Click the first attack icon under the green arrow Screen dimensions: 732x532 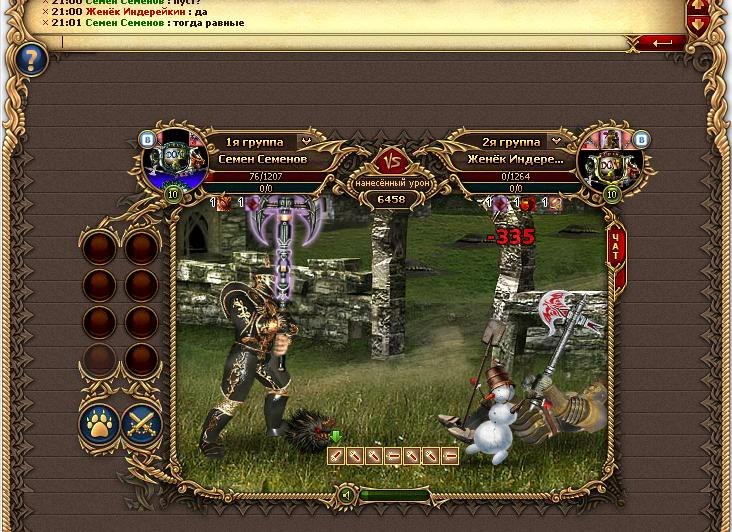pyautogui.click(x=336, y=456)
